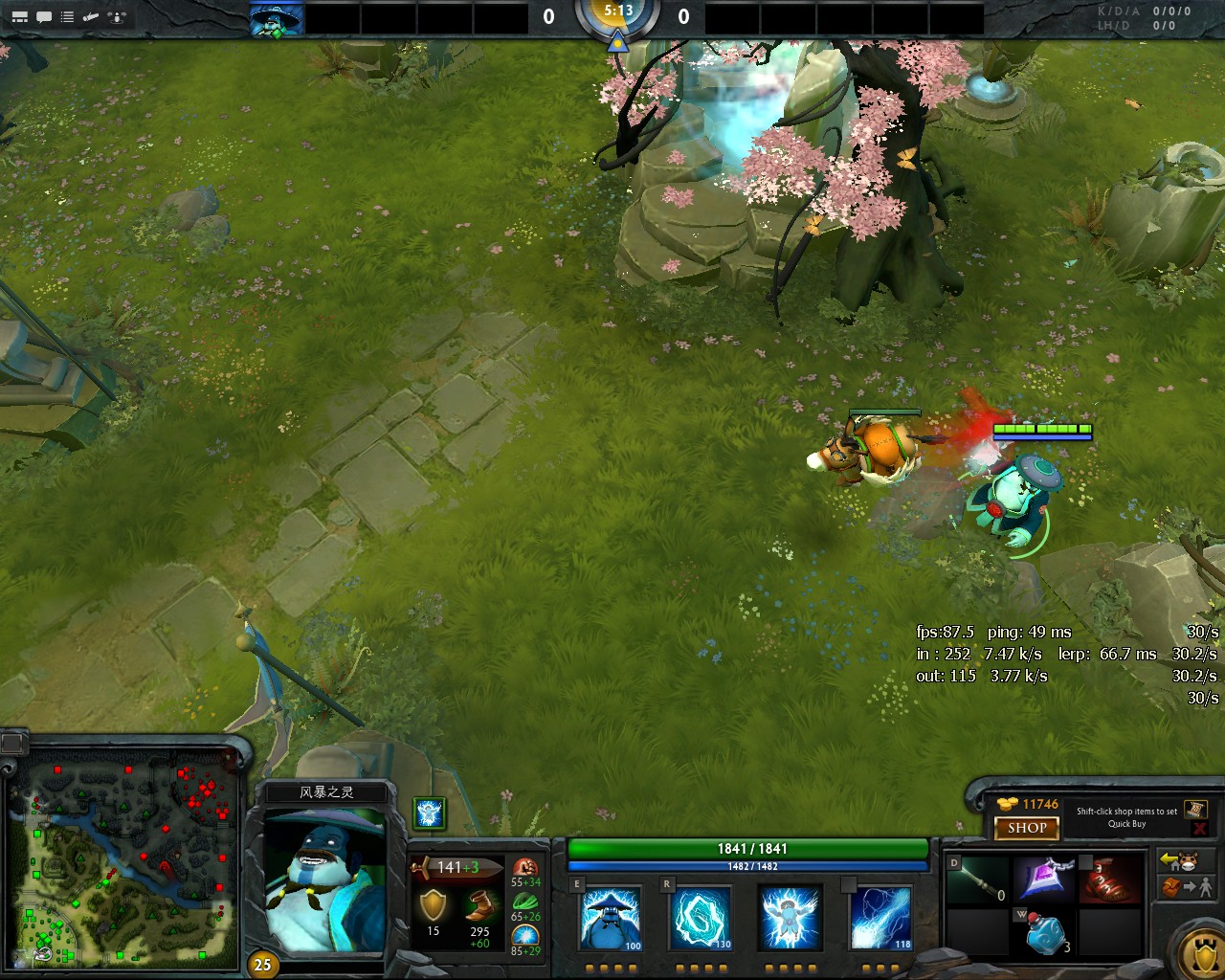Clear the Quick Buy with red X
The image size is (1225, 980).
click(x=1198, y=827)
